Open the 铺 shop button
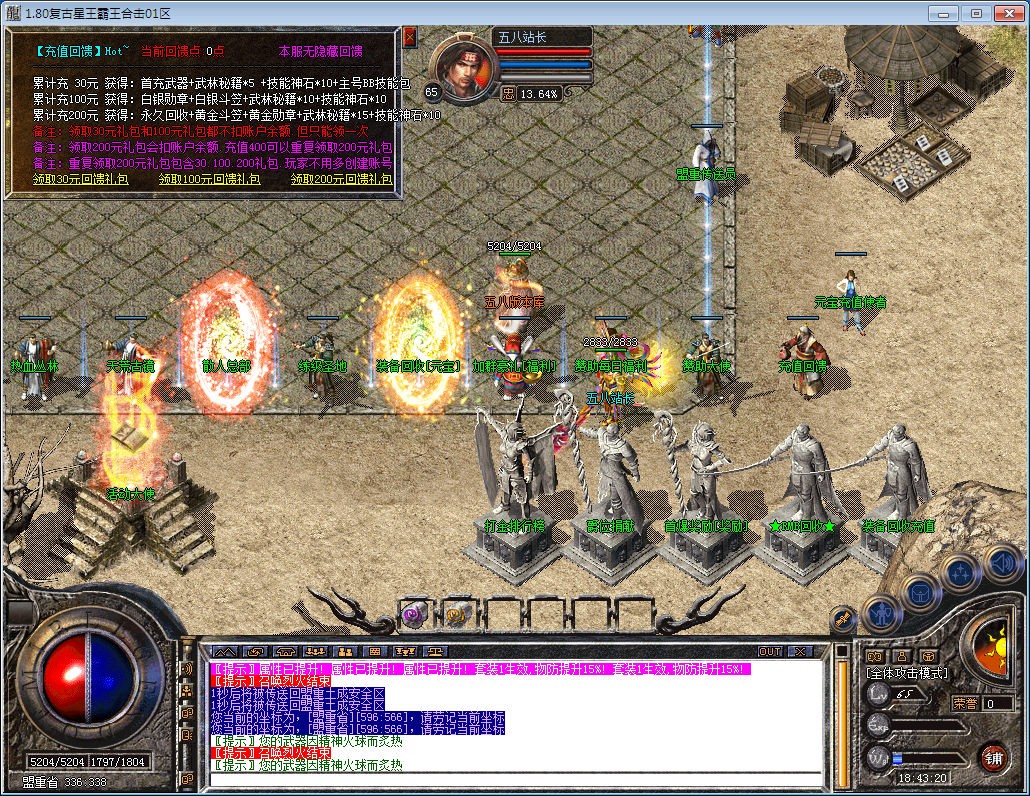 (x=992, y=756)
